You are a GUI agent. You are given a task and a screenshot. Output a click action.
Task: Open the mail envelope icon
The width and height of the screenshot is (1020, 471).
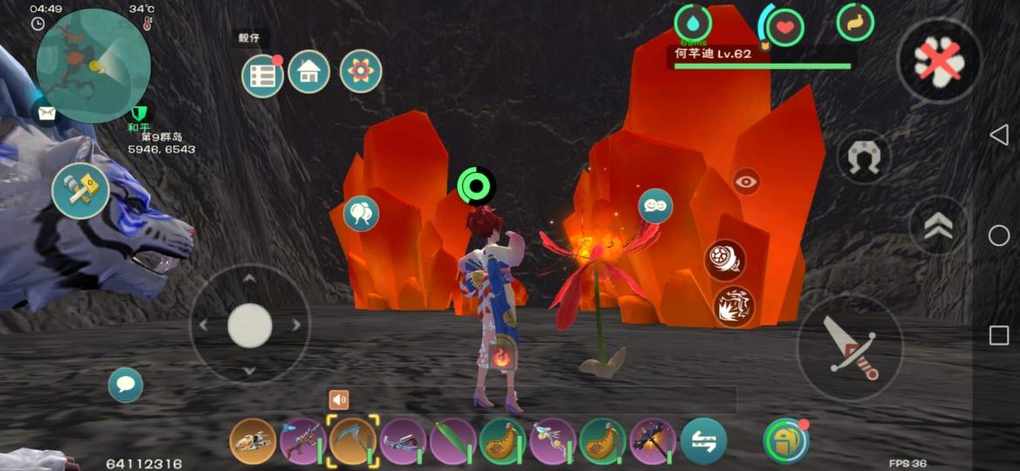click(46, 113)
